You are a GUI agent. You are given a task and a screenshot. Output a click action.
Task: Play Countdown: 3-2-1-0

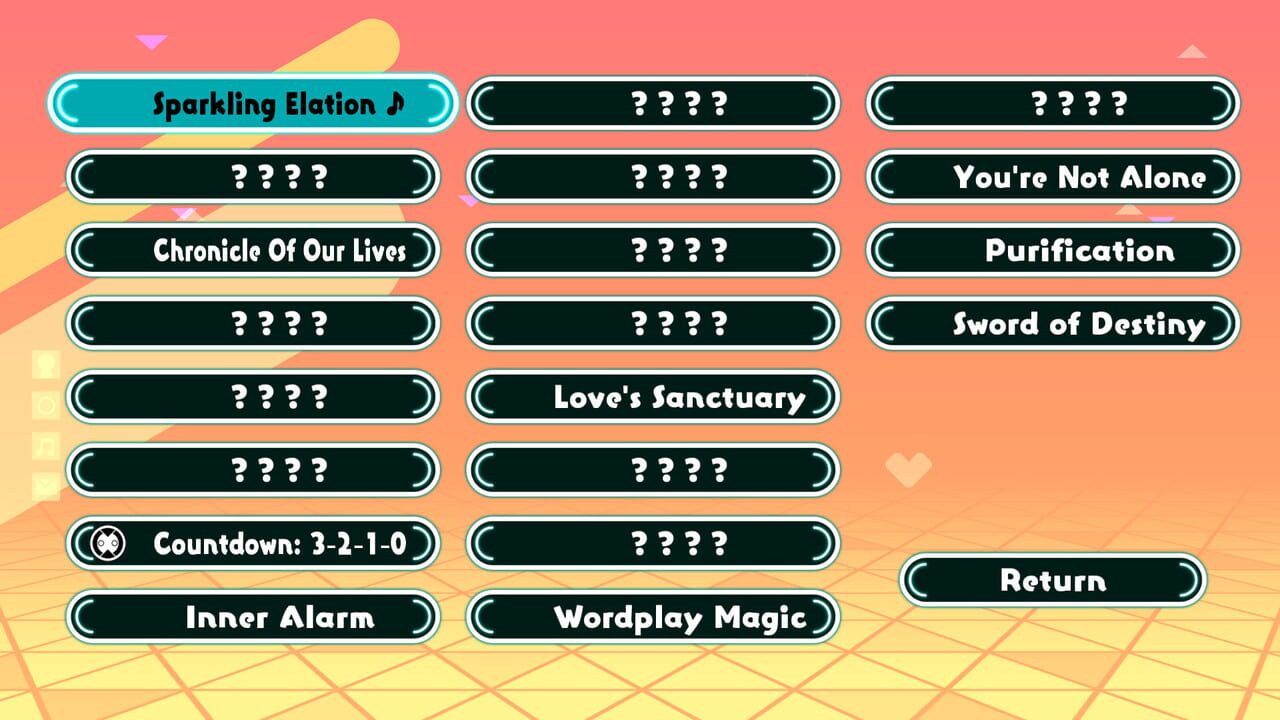coord(252,543)
